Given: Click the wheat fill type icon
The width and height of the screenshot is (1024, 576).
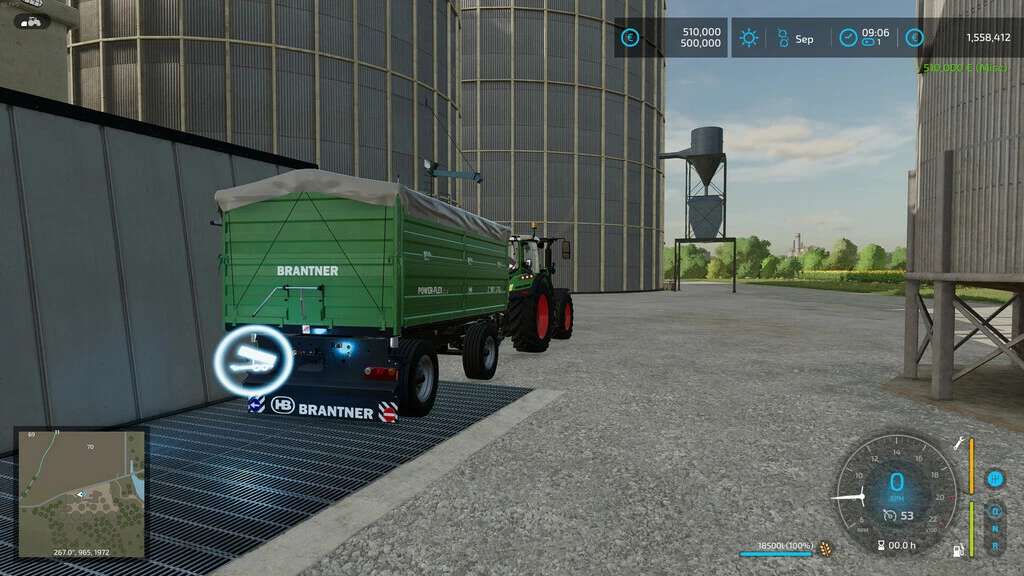Looking at the screenshot, I should 825,548.
